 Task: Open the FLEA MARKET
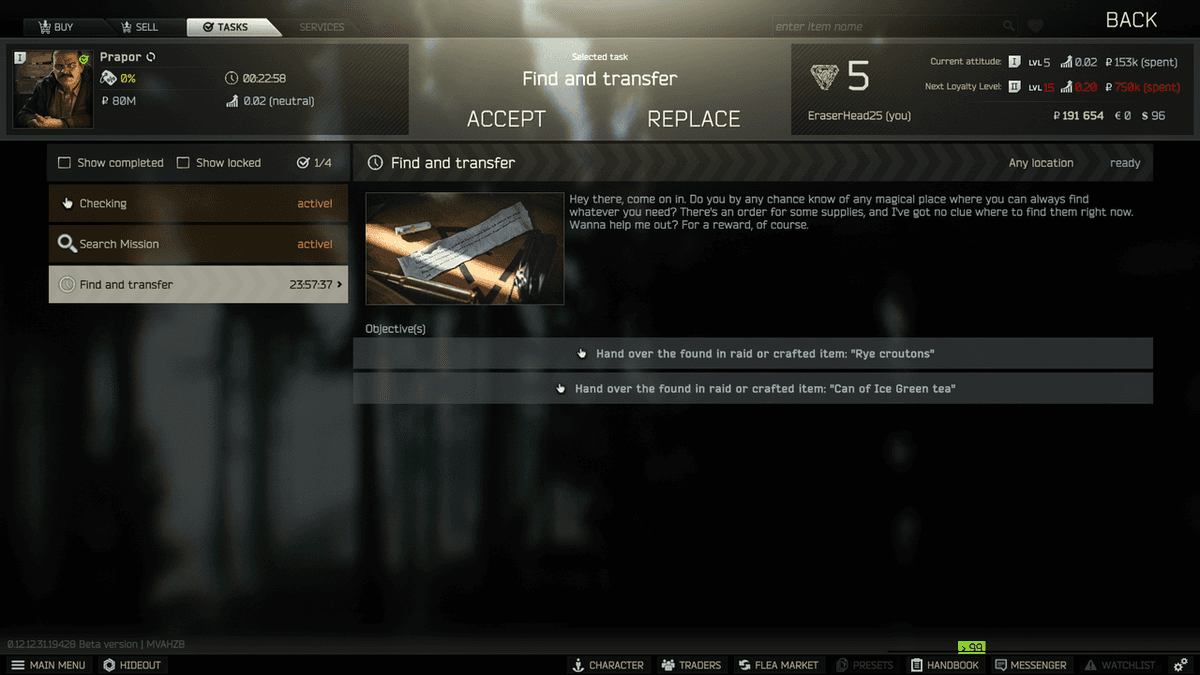(x=779, y=665)
